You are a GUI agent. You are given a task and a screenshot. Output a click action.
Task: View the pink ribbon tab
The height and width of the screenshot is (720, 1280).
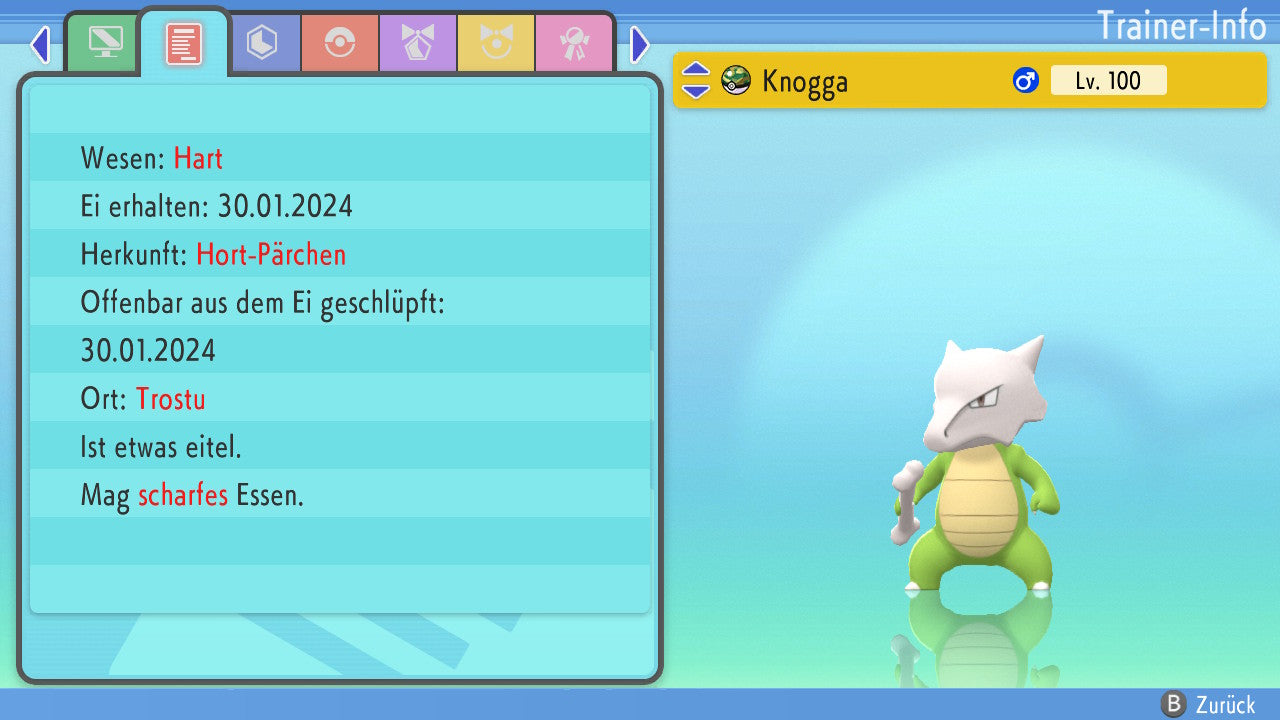coord(574,43)
